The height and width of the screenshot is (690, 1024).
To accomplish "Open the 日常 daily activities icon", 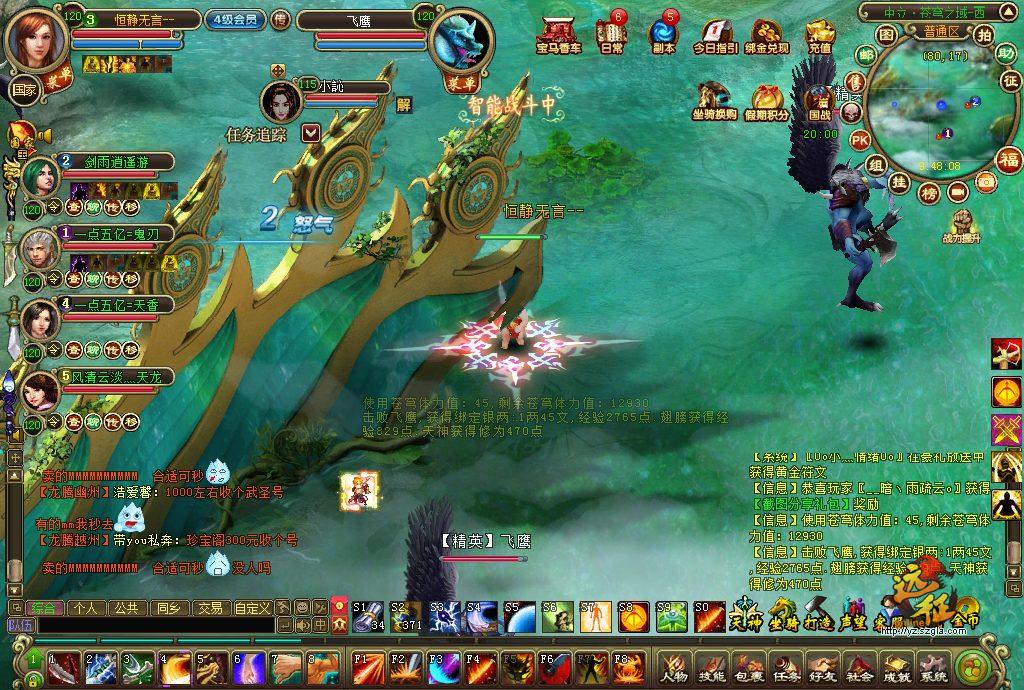I will click(611, 34).
